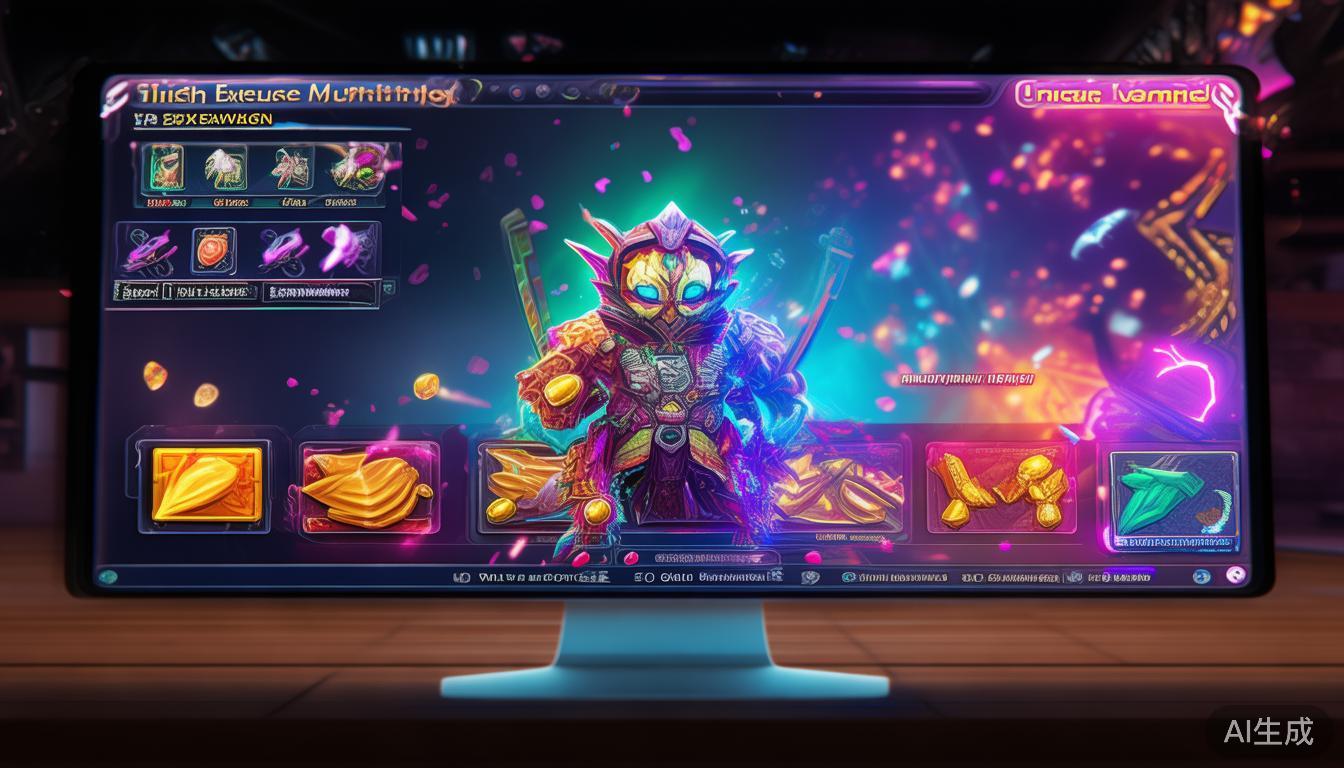The width and height of the screenshot is (1344, 768).
Task: Choose the white feathered item icon
Action: tap(226, 167)
